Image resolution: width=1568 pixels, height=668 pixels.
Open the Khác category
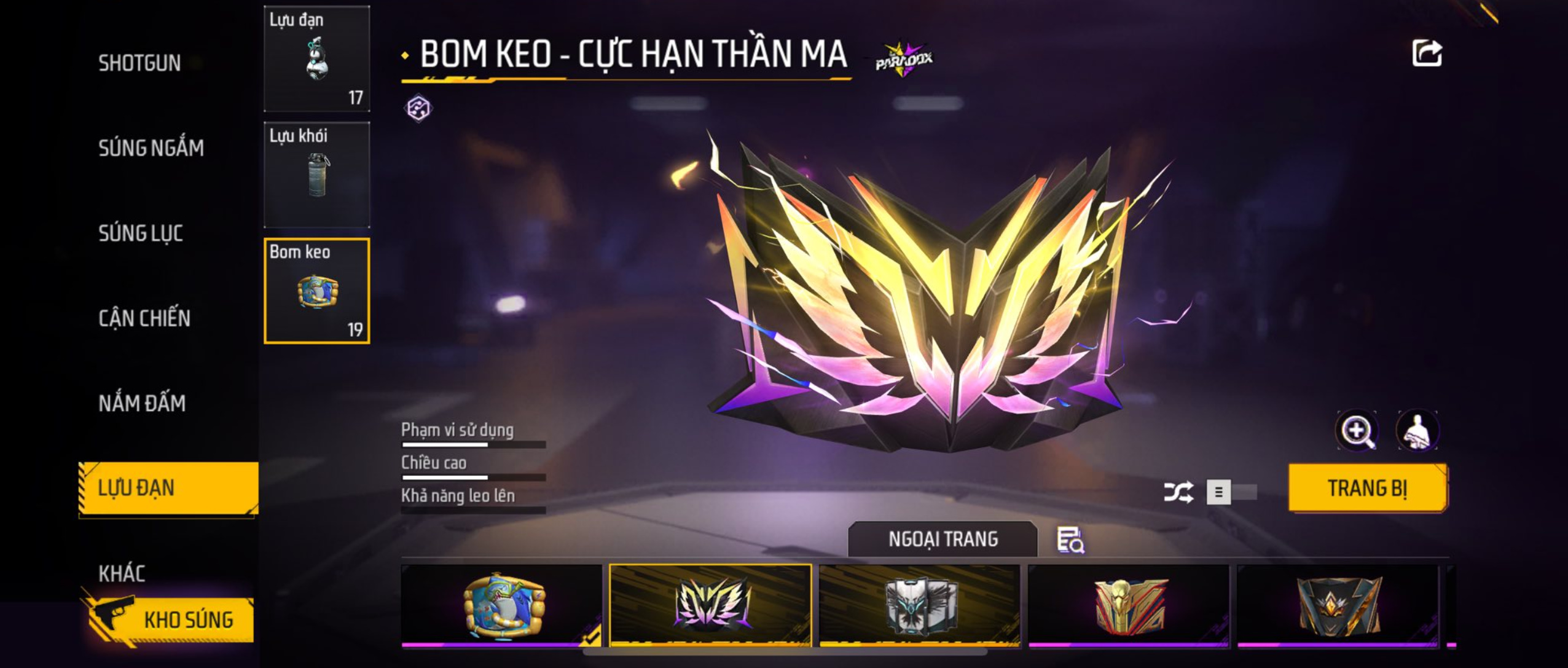(x=122, y=573)
